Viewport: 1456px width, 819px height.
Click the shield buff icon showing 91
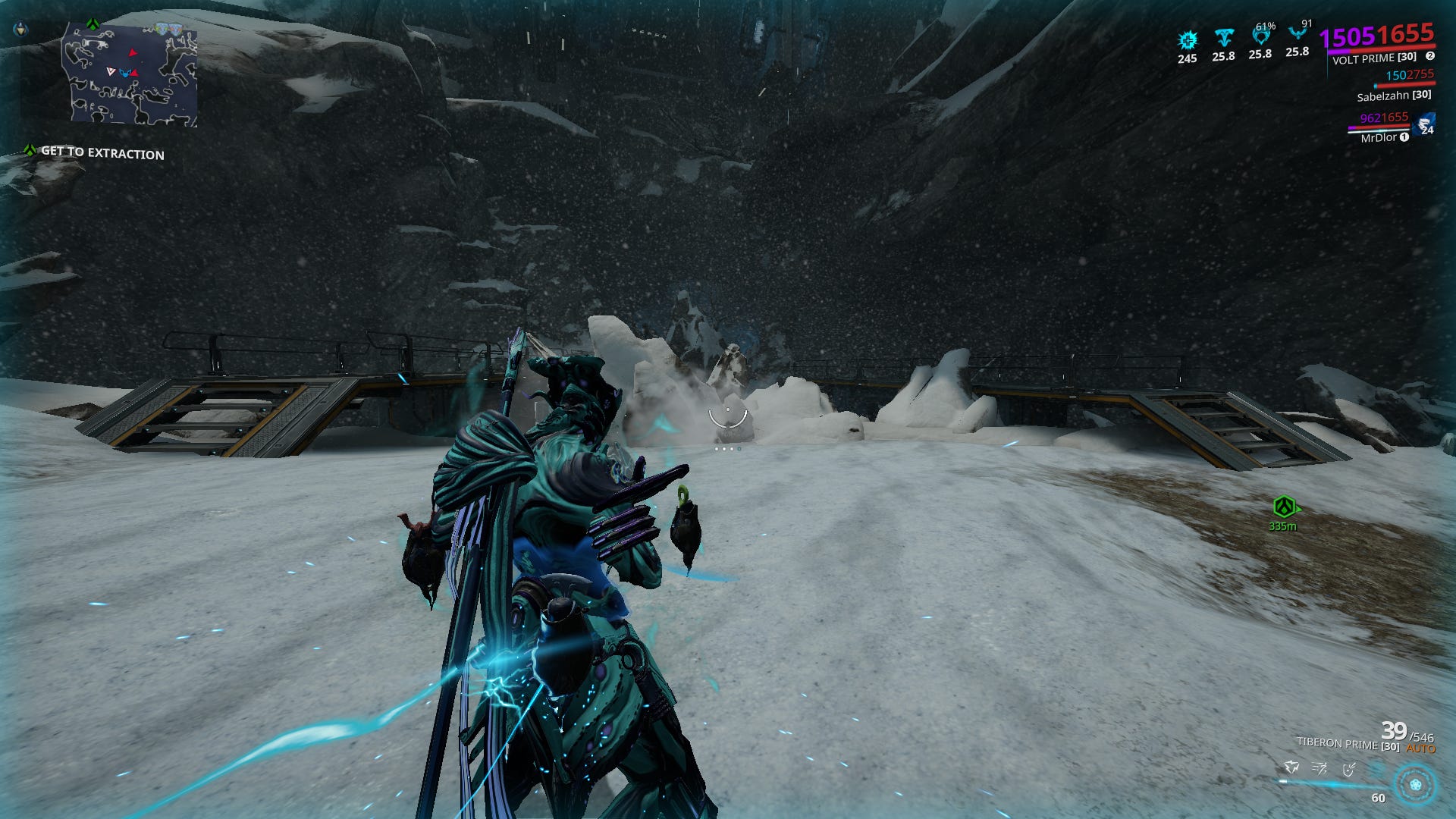click(x=1298, y=34)
